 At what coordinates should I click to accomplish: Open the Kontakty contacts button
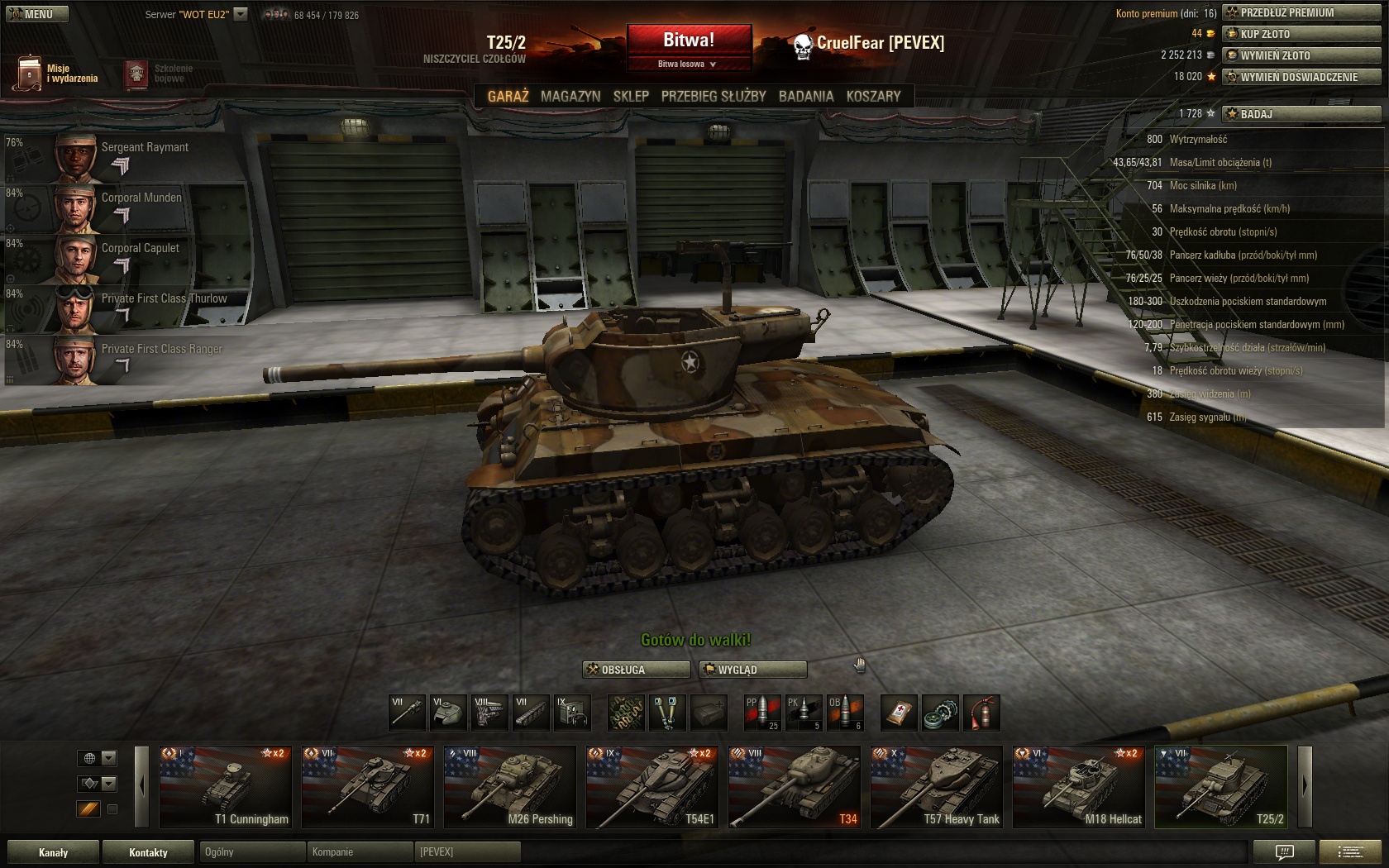tap(148, 852)
